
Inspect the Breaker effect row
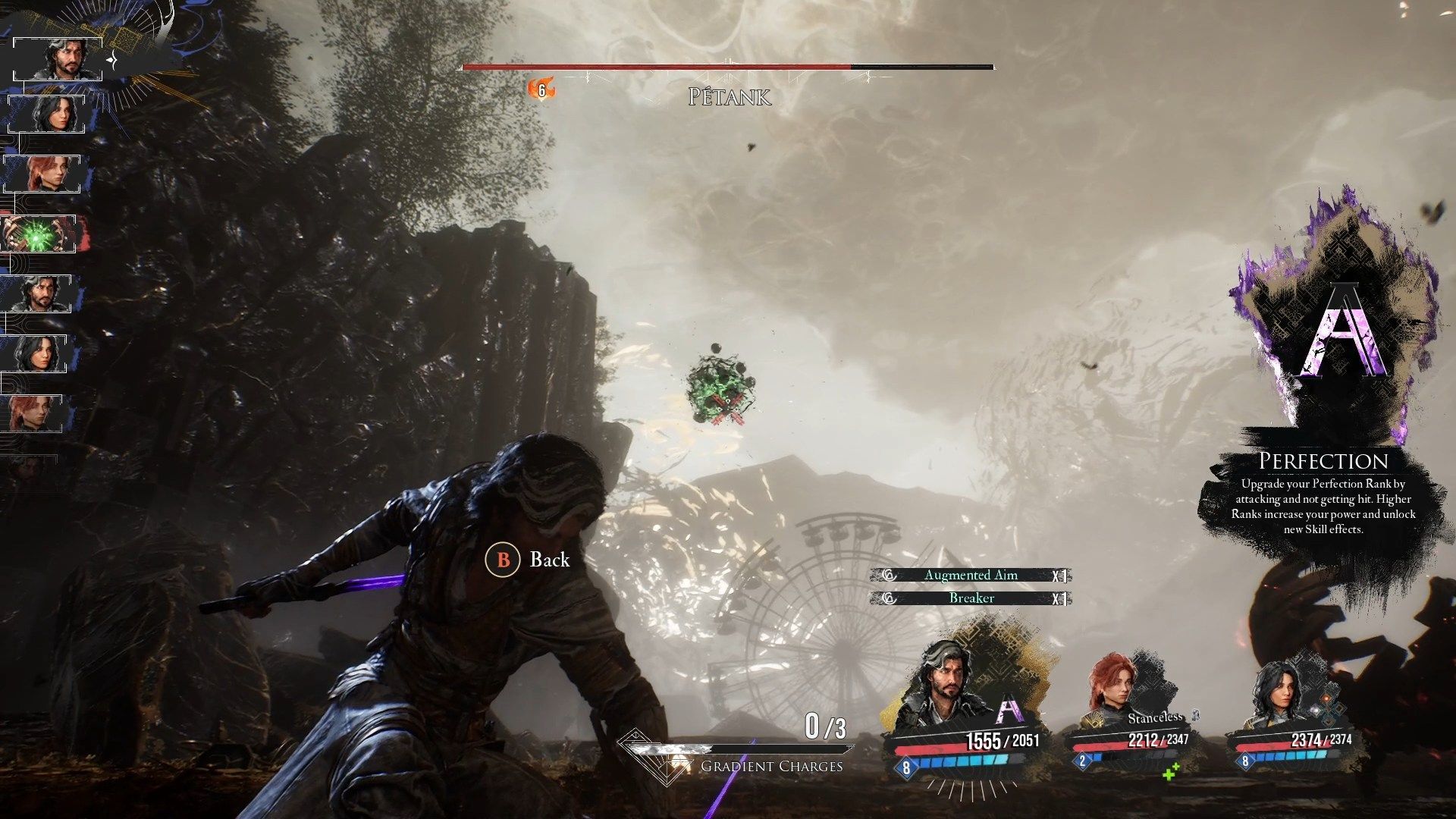click(x=971, y=598)
